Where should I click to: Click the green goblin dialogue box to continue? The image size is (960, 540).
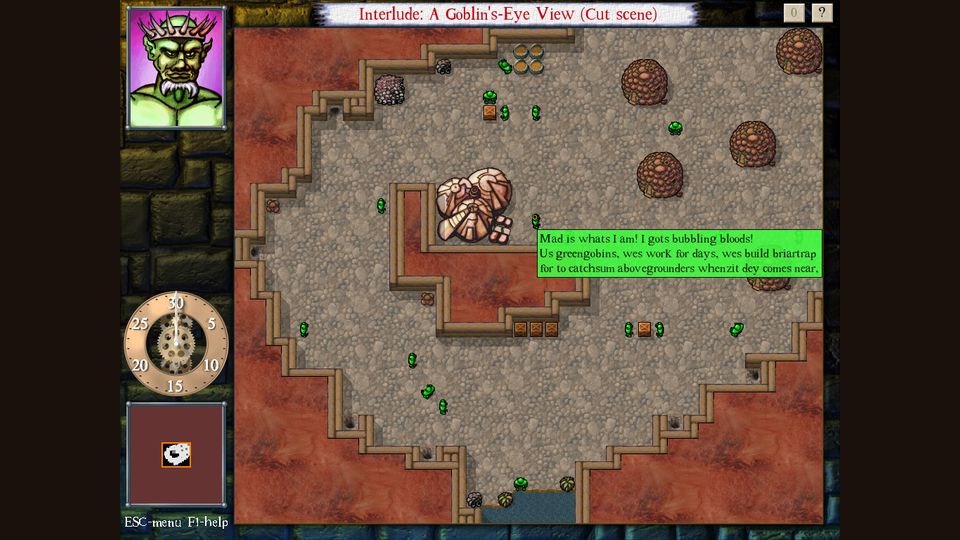coord(679,254)
